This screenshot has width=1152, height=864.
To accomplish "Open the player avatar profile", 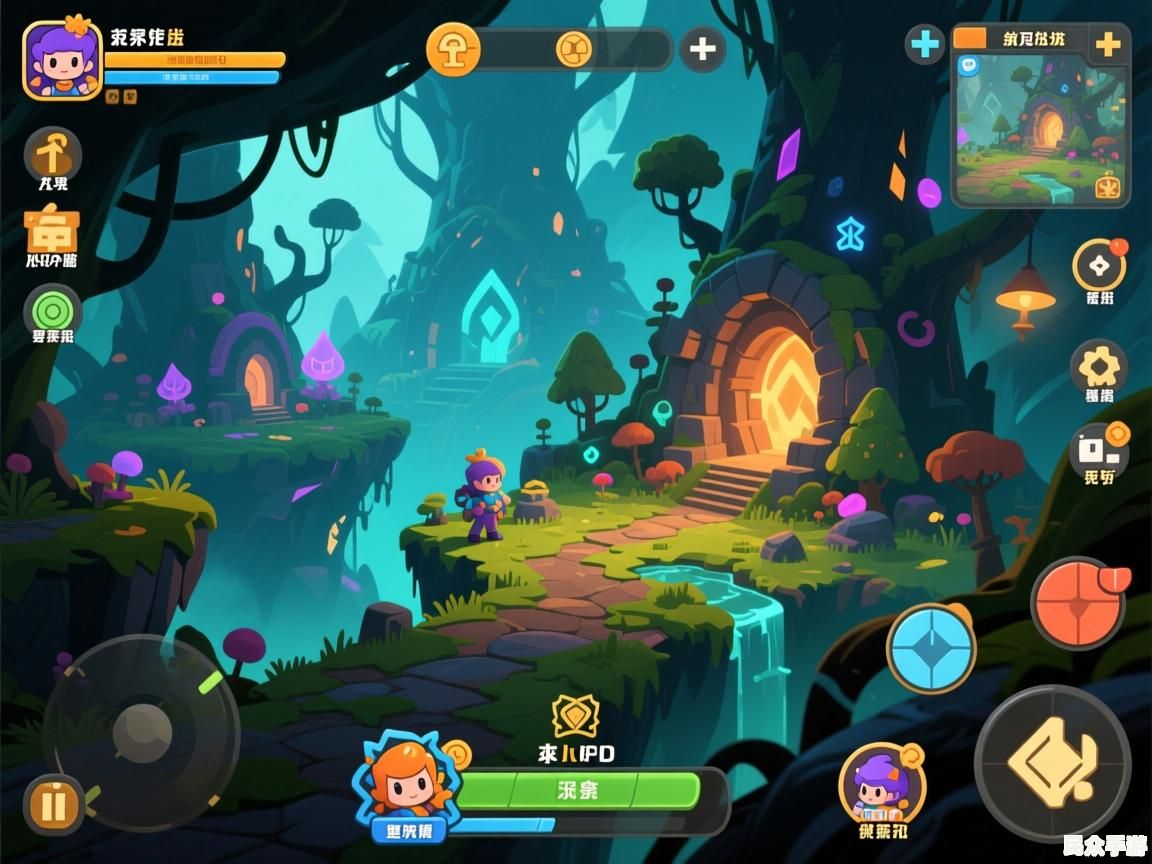I will [62, 60].
